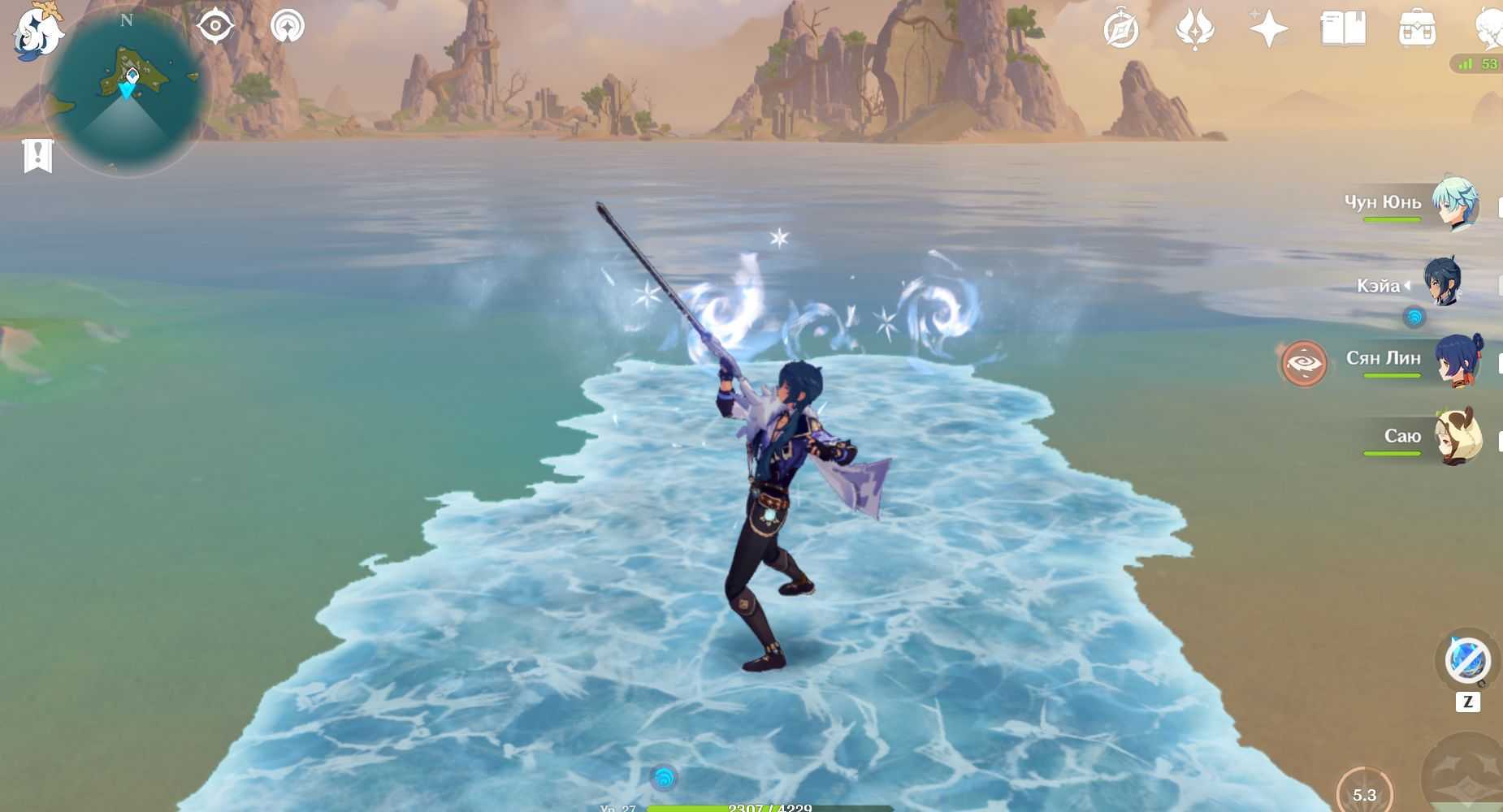
Task: Open the Paimon menu
Action: (x=37, y=32)
